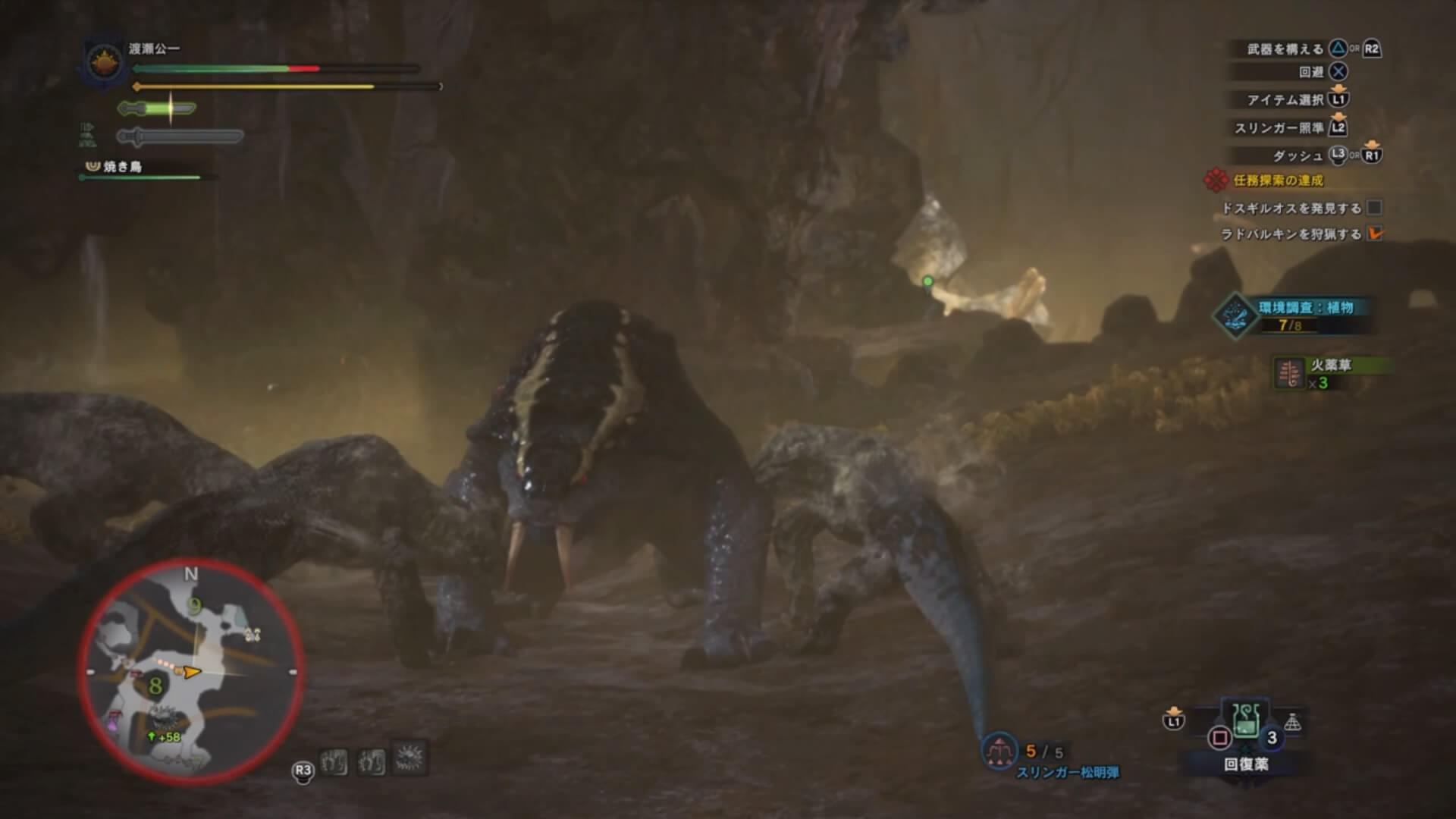Viewport: 1456px width, 819px height.
Task: Select the ドスギルオスを発見する objective
Action: click(x=1291, y=208)
